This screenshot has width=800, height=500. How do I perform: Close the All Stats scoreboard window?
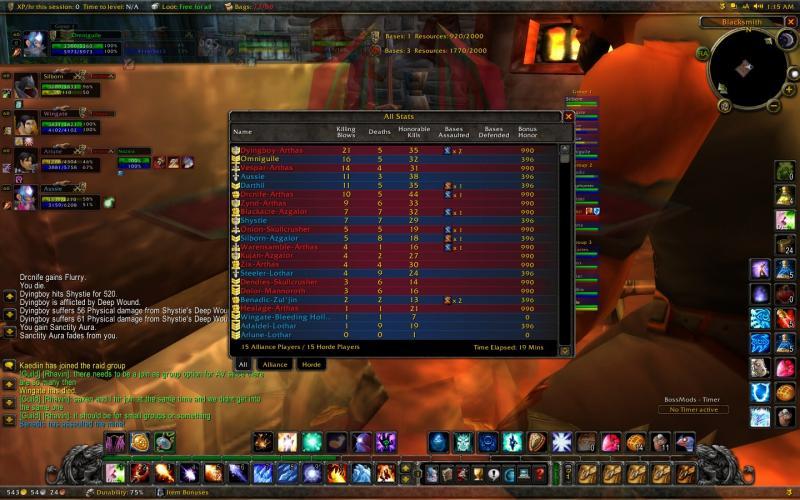(x=569, y=117)
